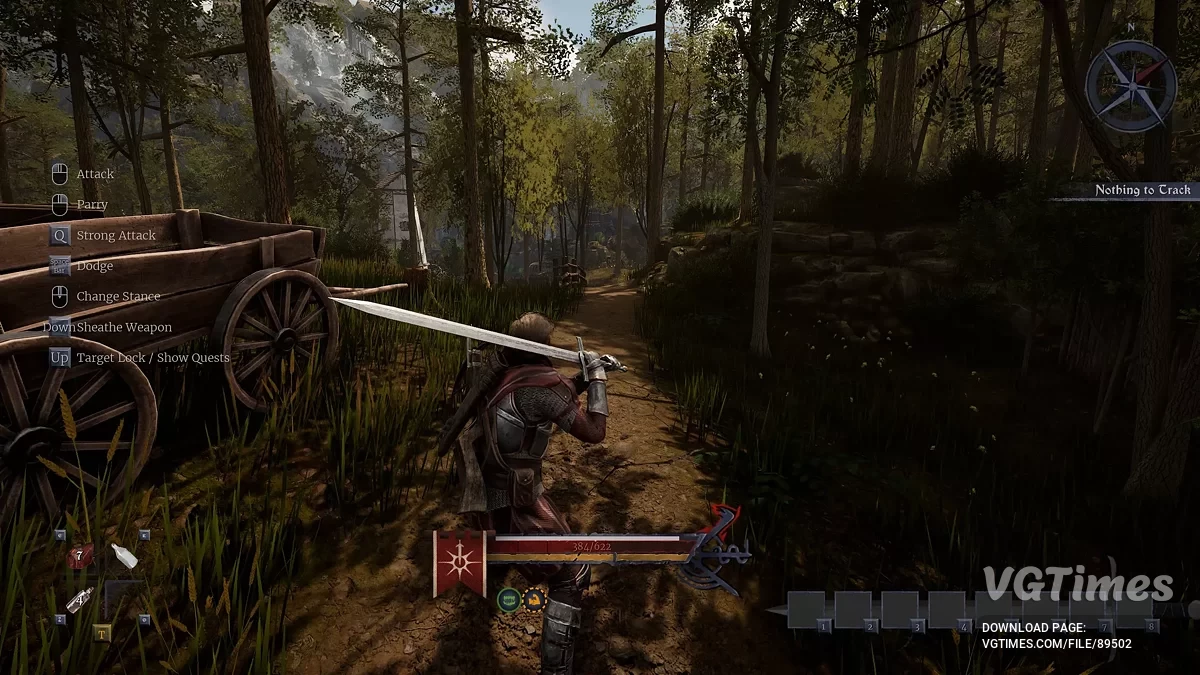The height and width of the screenshot is (675, 1200).
Task: Click the compass in the corner
Action: pyautogui.click(x=1130, y=86)
